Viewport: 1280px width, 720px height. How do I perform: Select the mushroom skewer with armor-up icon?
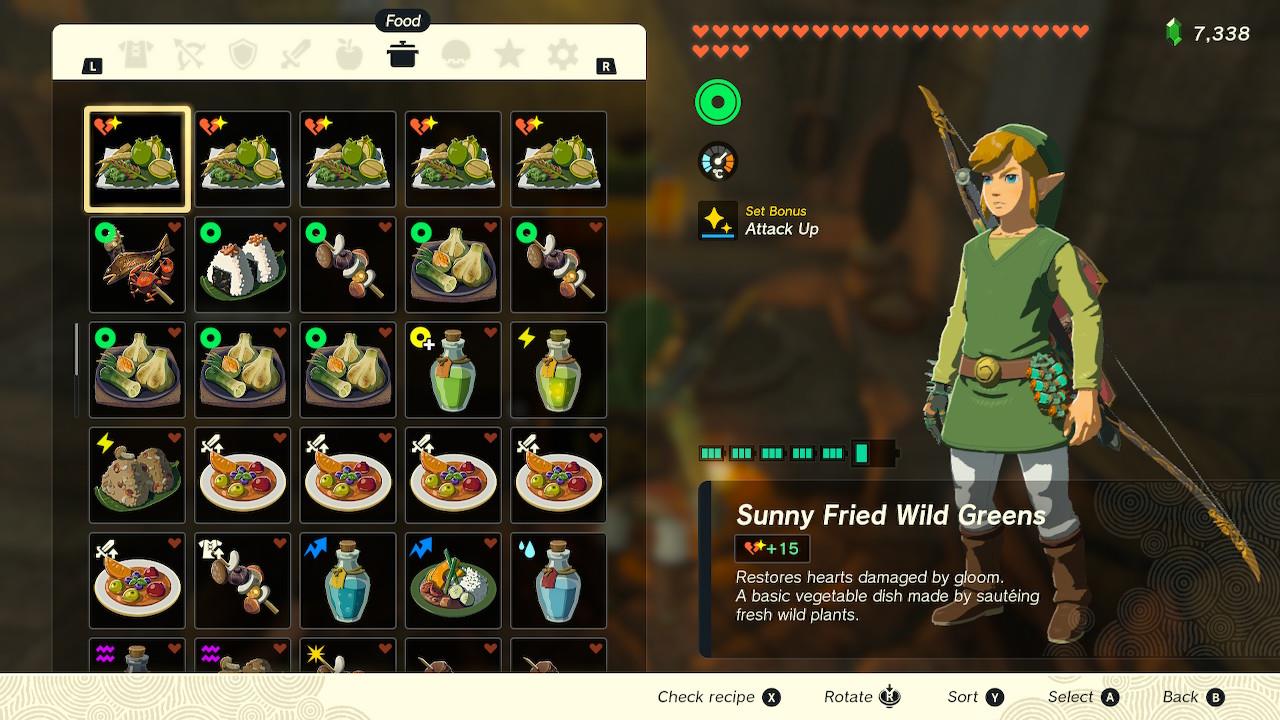click(x=243, y=581)
